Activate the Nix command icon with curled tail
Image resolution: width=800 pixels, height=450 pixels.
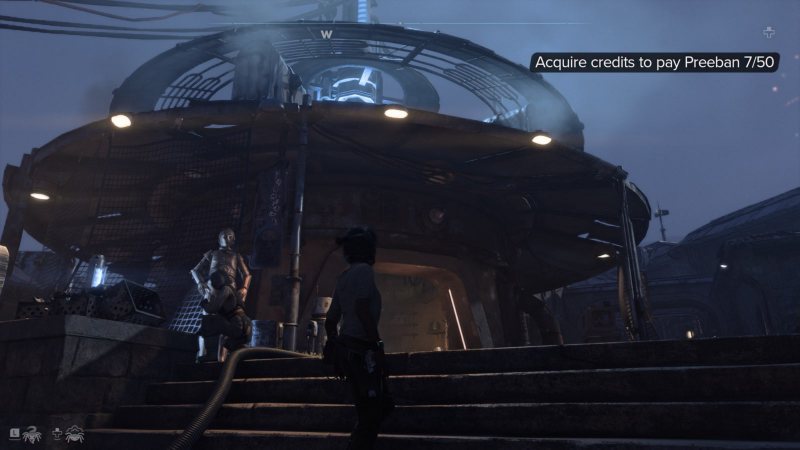click(x=31, y=433)
